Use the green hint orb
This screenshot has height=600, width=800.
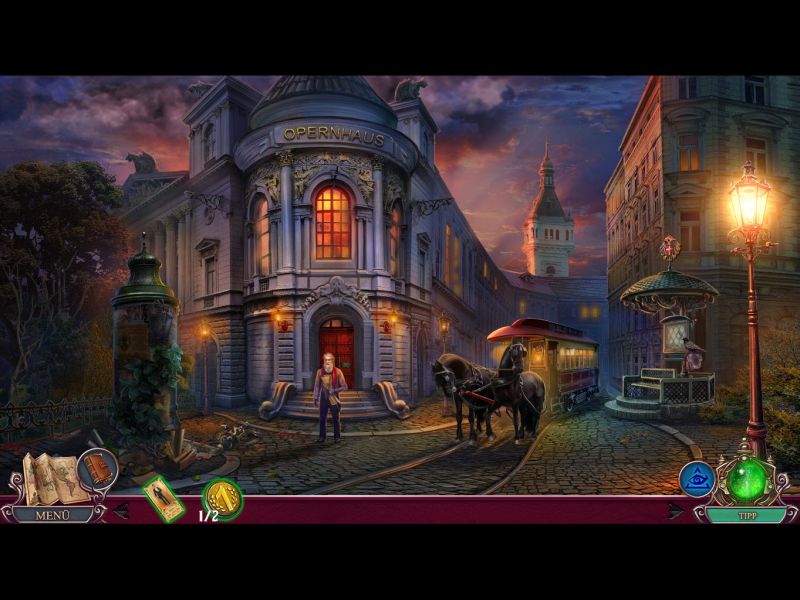(746, 480)
